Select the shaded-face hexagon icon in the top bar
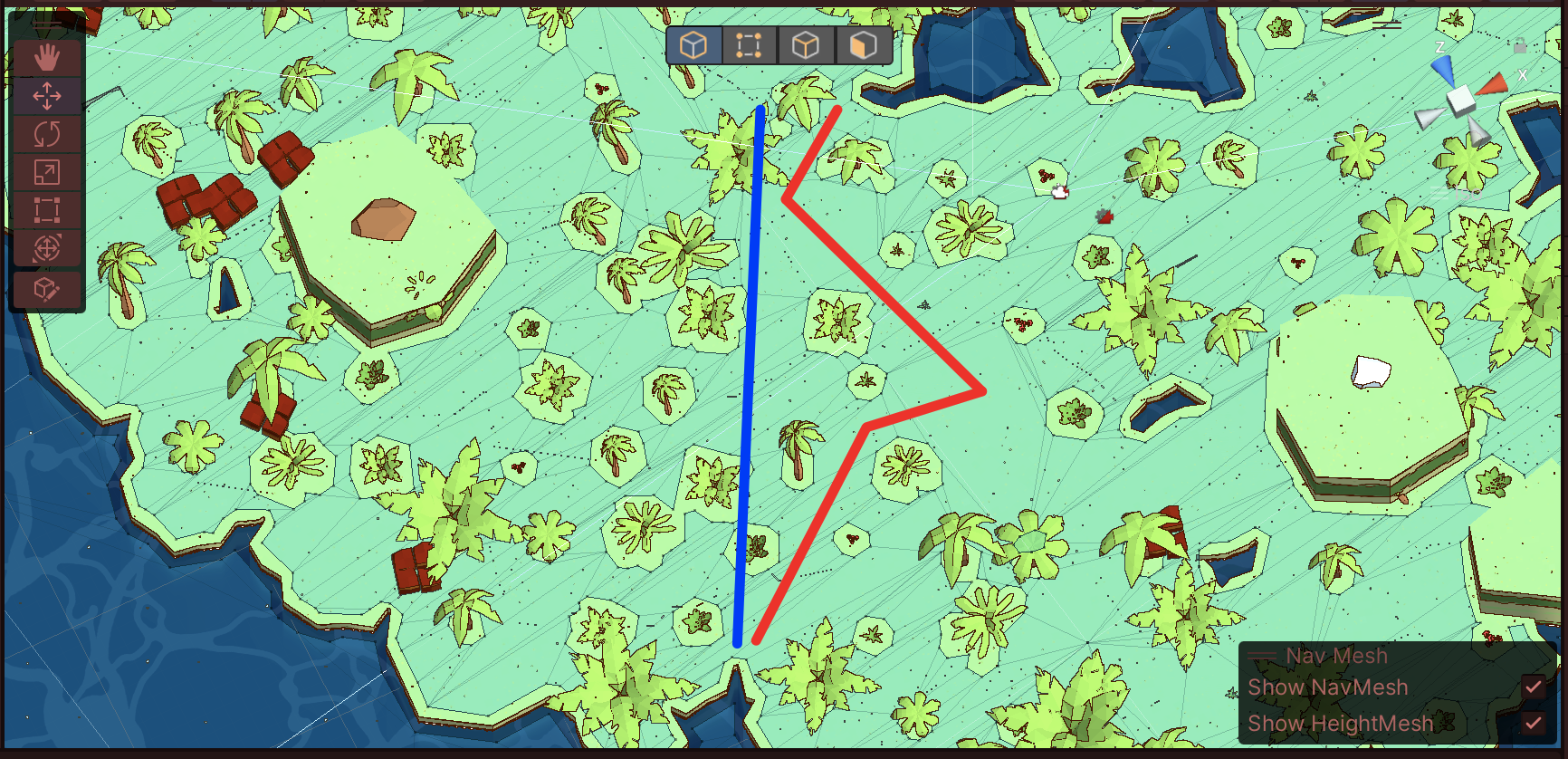 coord(863,44)
